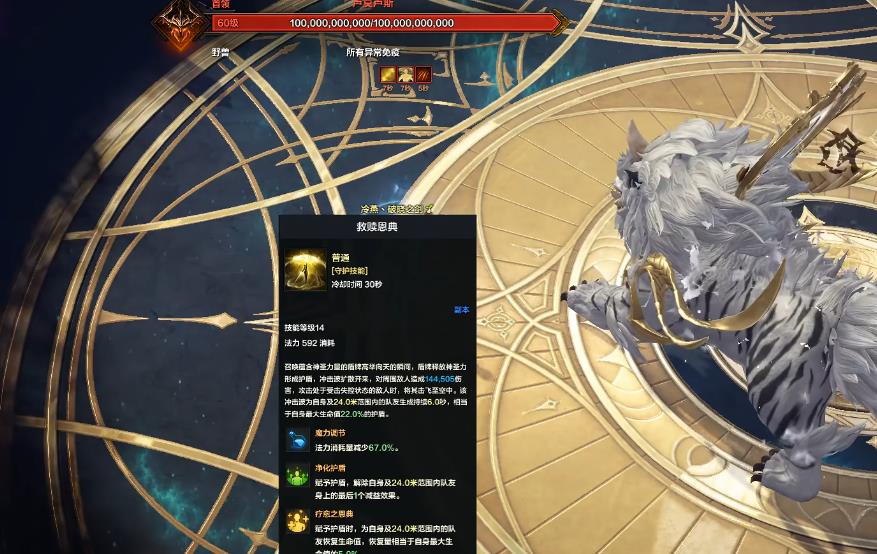Select the pale figure buff icon
The height and width of the screenshot is (554, 877).
406,73
